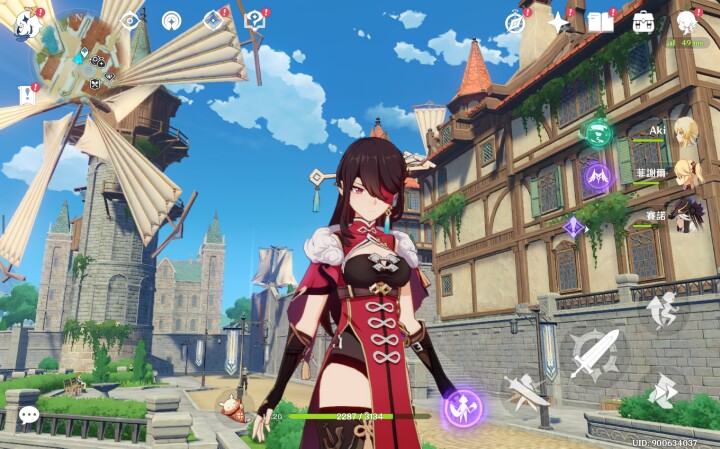Tap the sprint dash button
The width and height of the screenshot is (720, 449).
(662, 389)
